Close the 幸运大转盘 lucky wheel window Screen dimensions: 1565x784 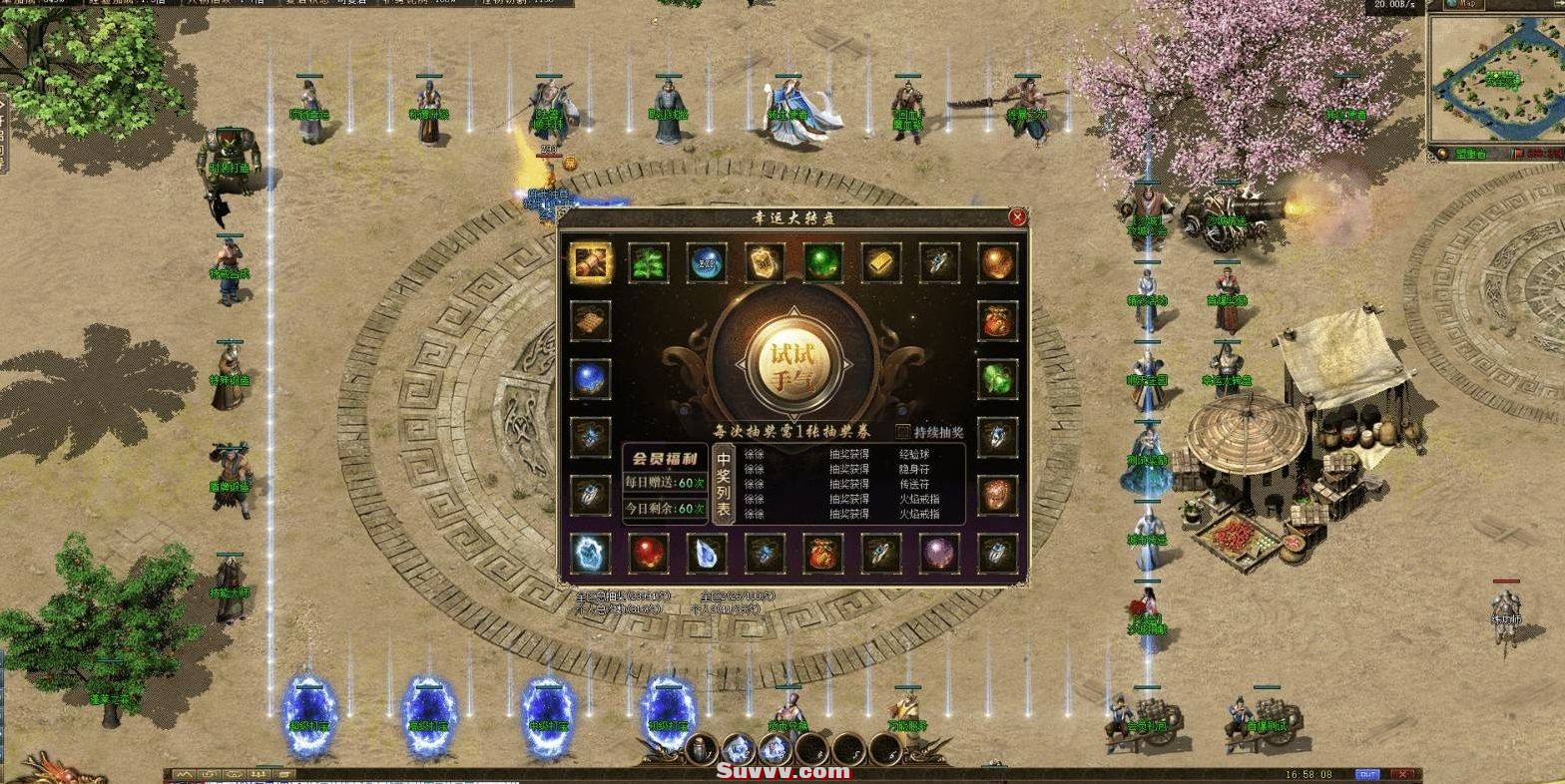[1017, 217]
